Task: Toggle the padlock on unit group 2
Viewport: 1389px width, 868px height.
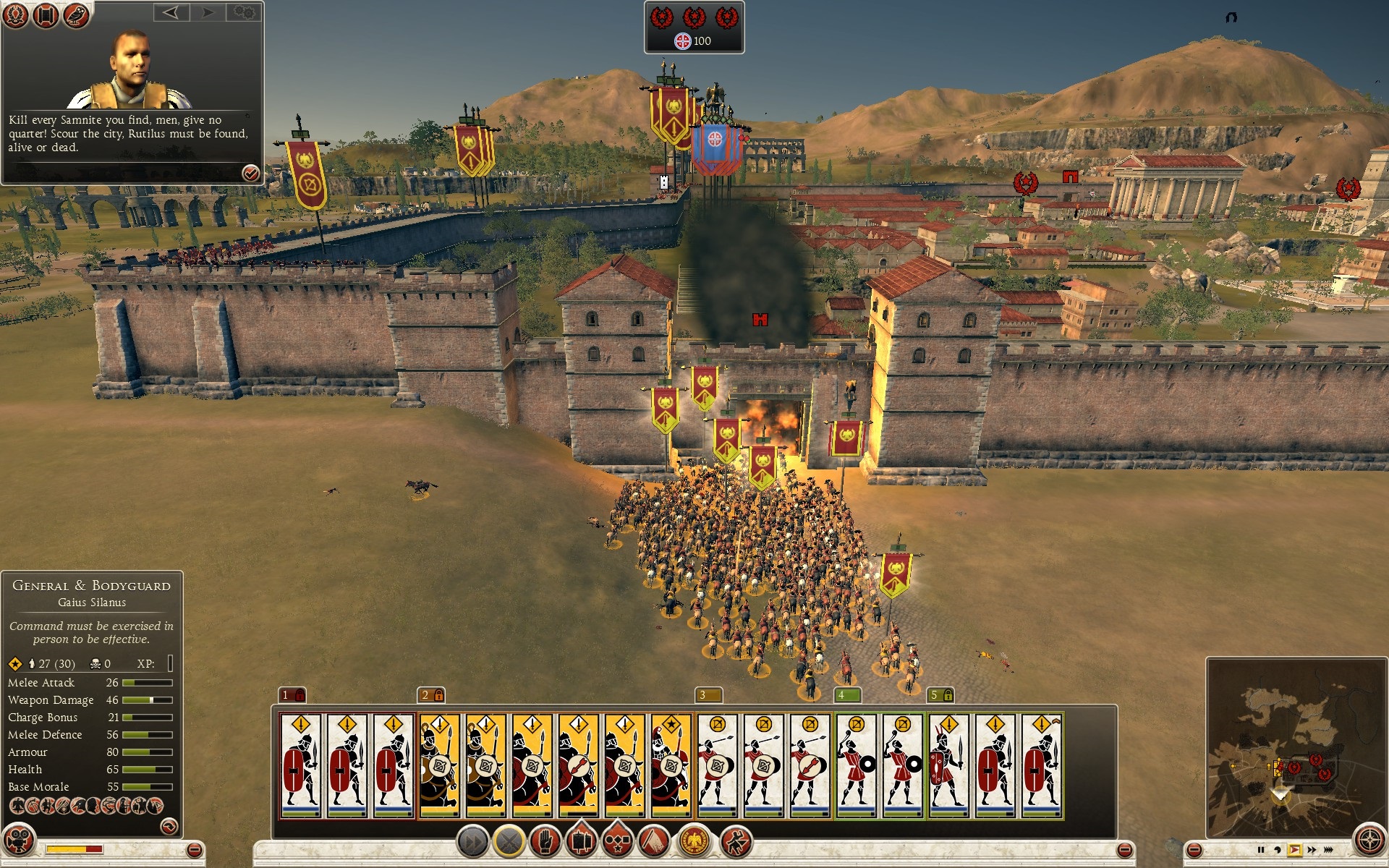Action: coord(440,694)
